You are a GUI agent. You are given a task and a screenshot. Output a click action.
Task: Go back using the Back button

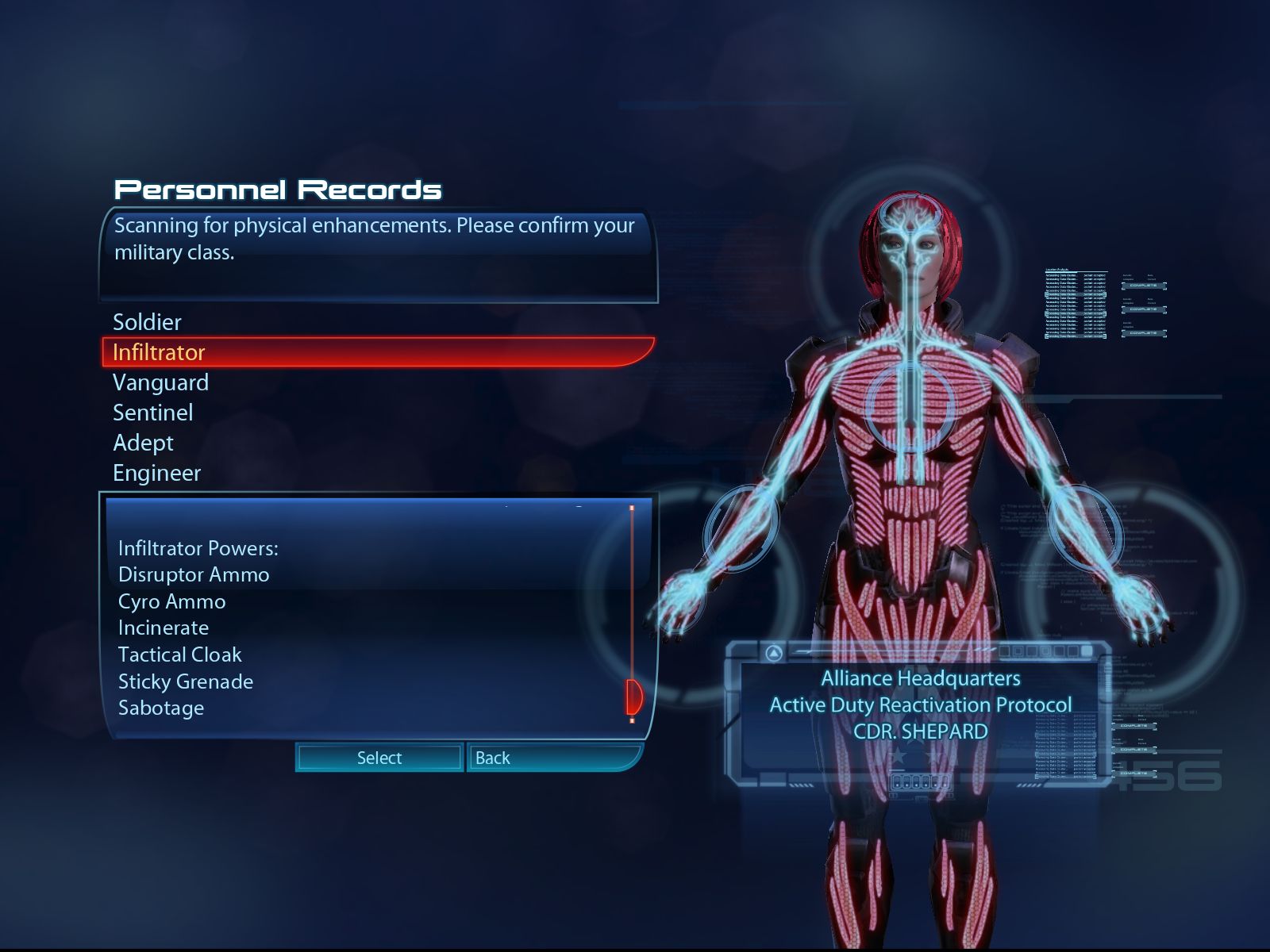(553, 758)
